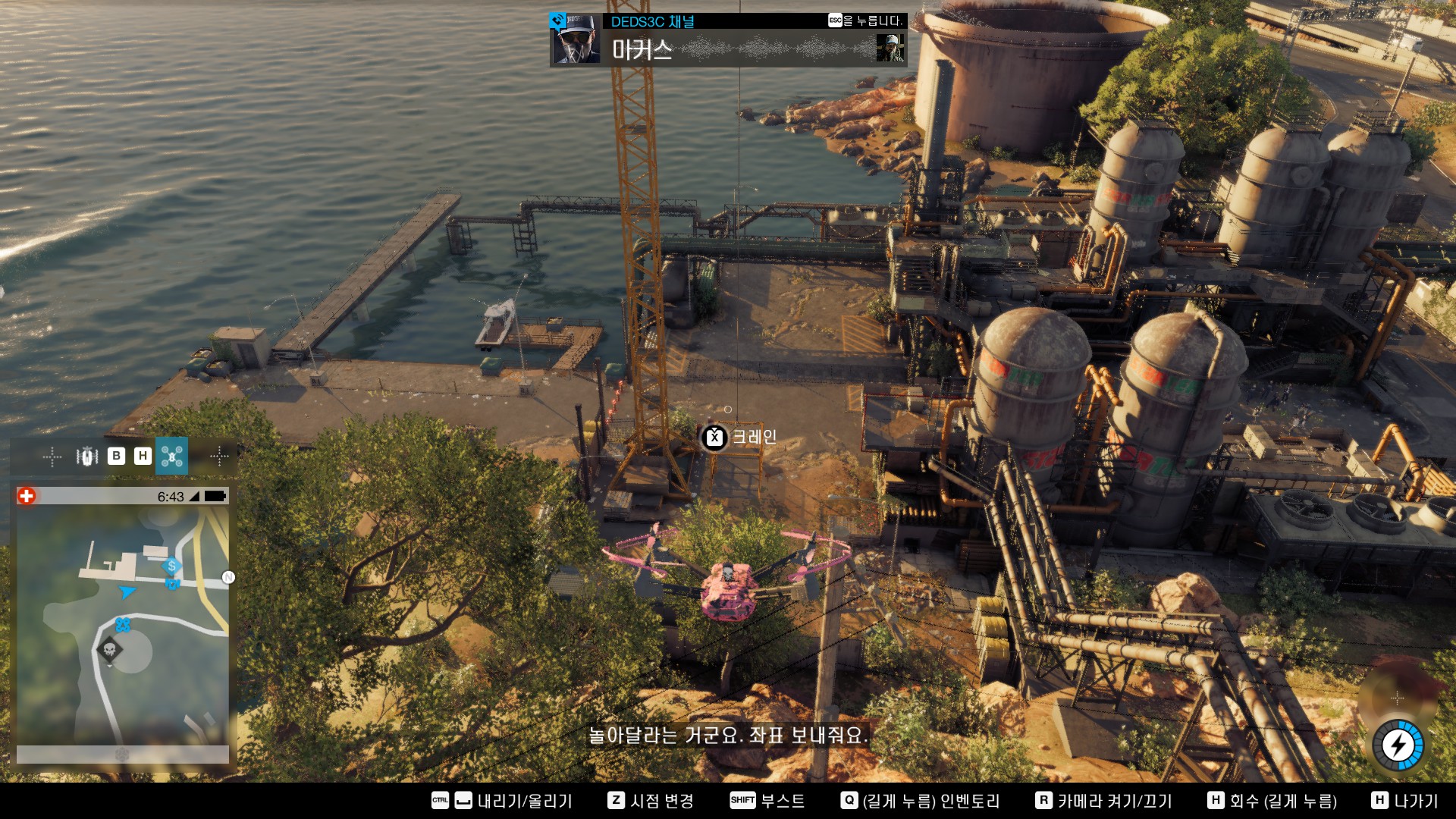Choose the RC jumper tool icon
This screenshot has height=819, width=1456.
87,456
